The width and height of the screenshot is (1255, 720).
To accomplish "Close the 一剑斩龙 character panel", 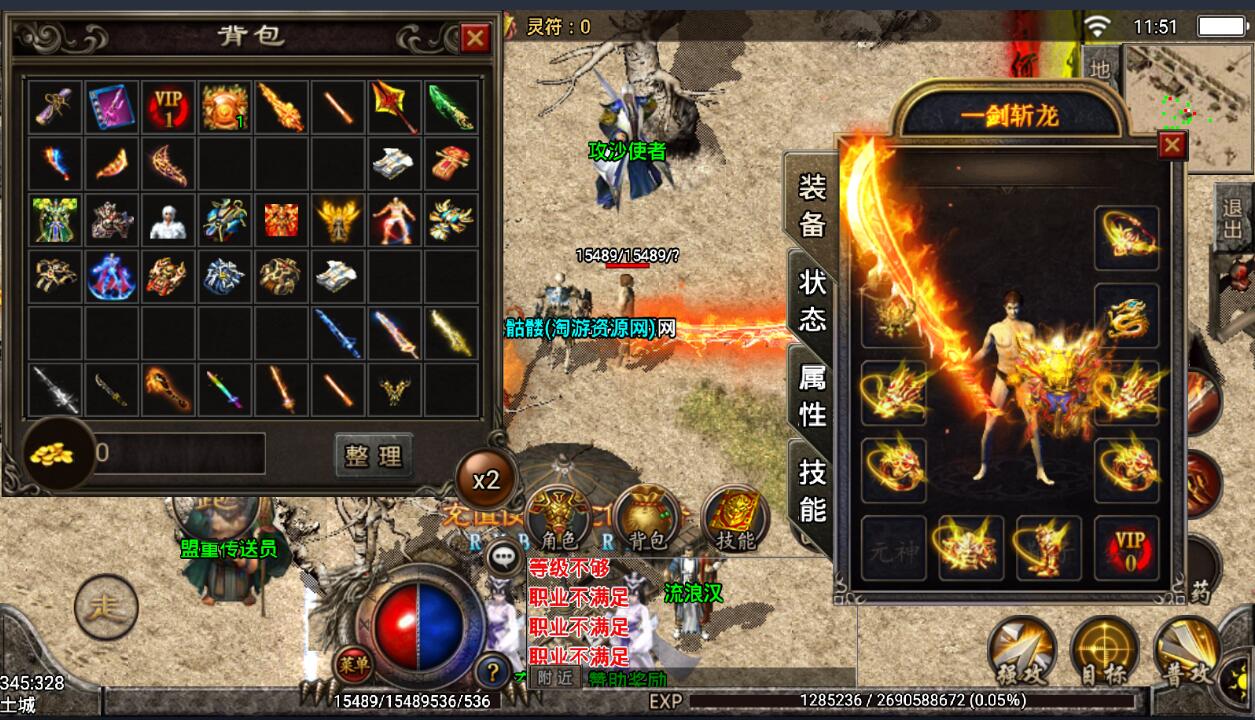I will click(1172, 146).
